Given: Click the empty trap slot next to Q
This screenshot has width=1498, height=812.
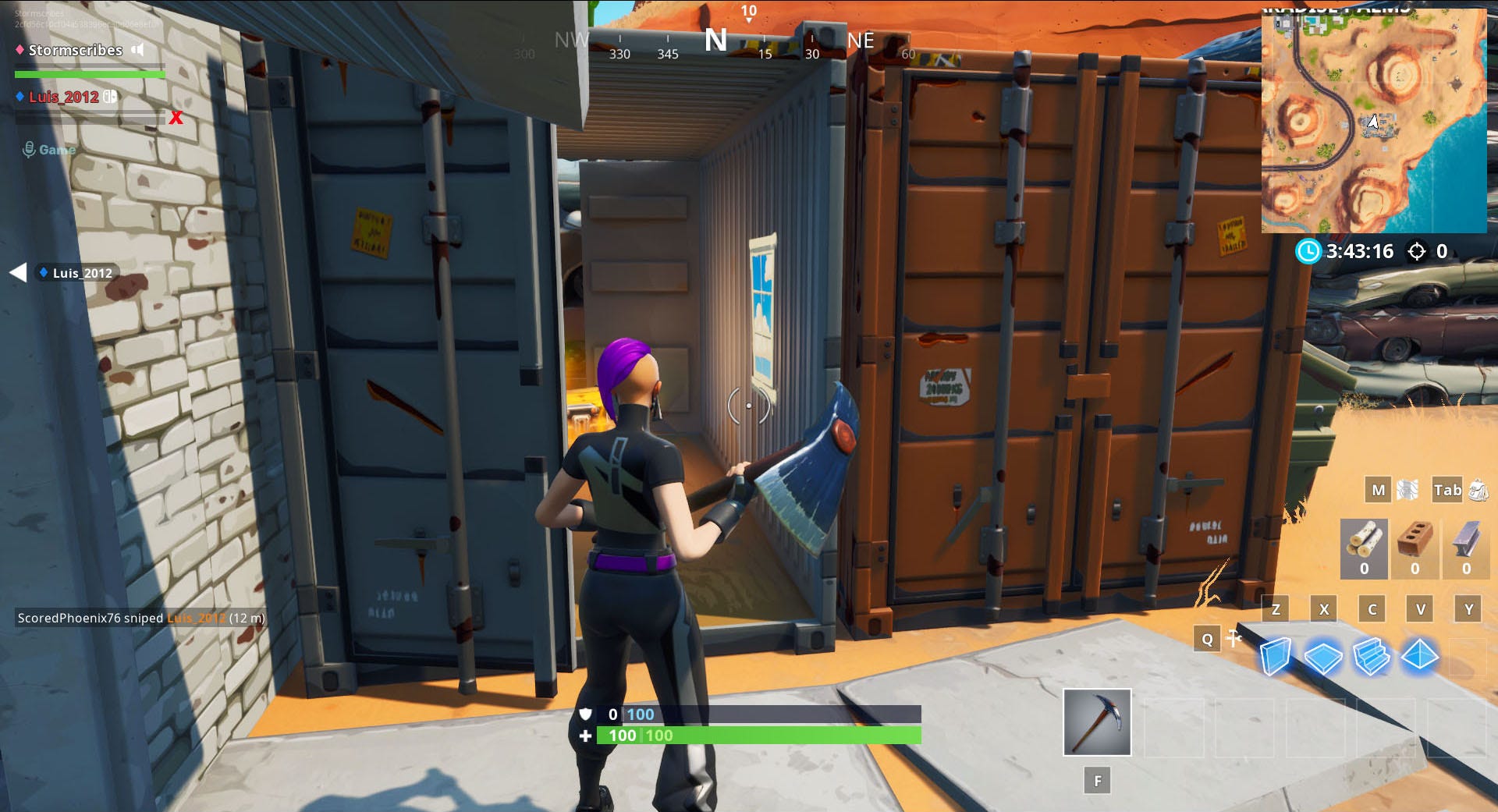Looking at the screenshot, I should click(x=1235, y=638).
